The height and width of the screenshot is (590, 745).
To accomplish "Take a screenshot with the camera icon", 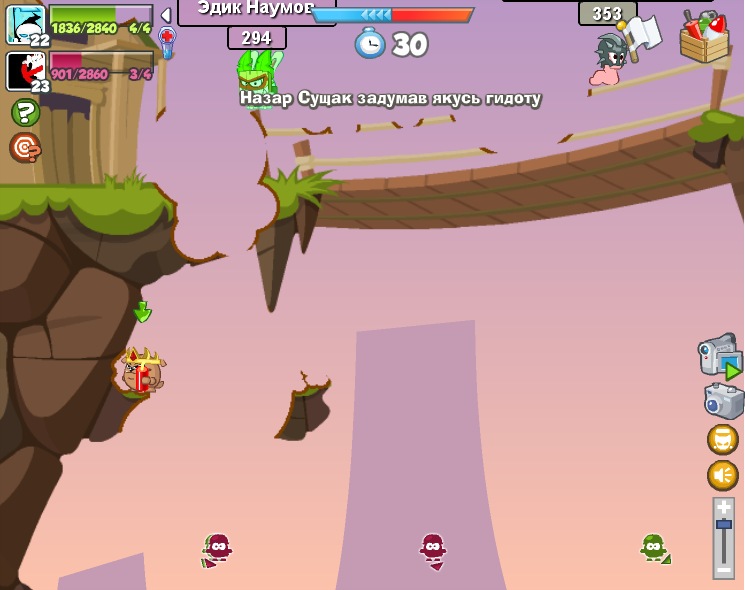I will coord(723,401).
